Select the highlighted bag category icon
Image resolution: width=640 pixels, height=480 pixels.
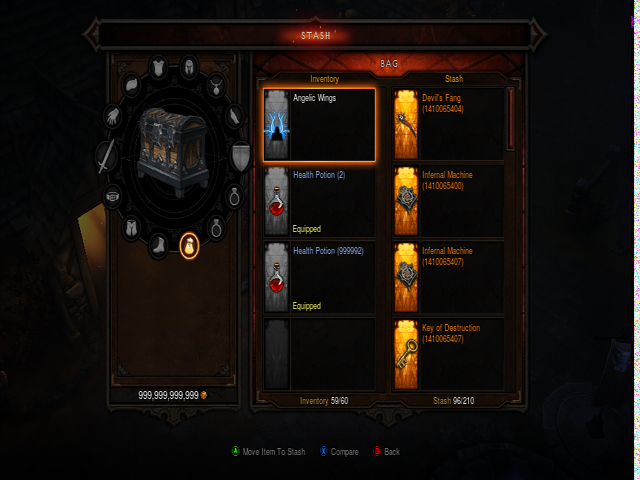(188, 245)
